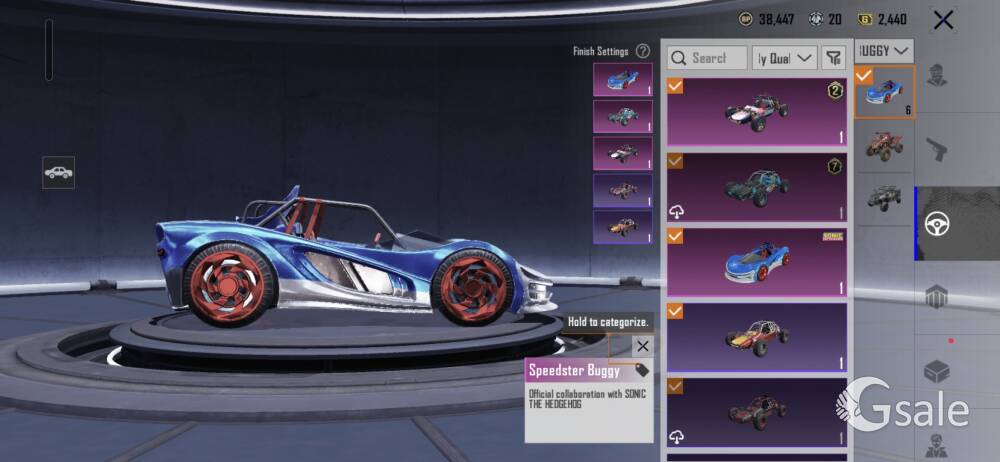Screen dimensions: 1000x462
Task: Switch to the box crate category tab
Action: click(936, 371)
